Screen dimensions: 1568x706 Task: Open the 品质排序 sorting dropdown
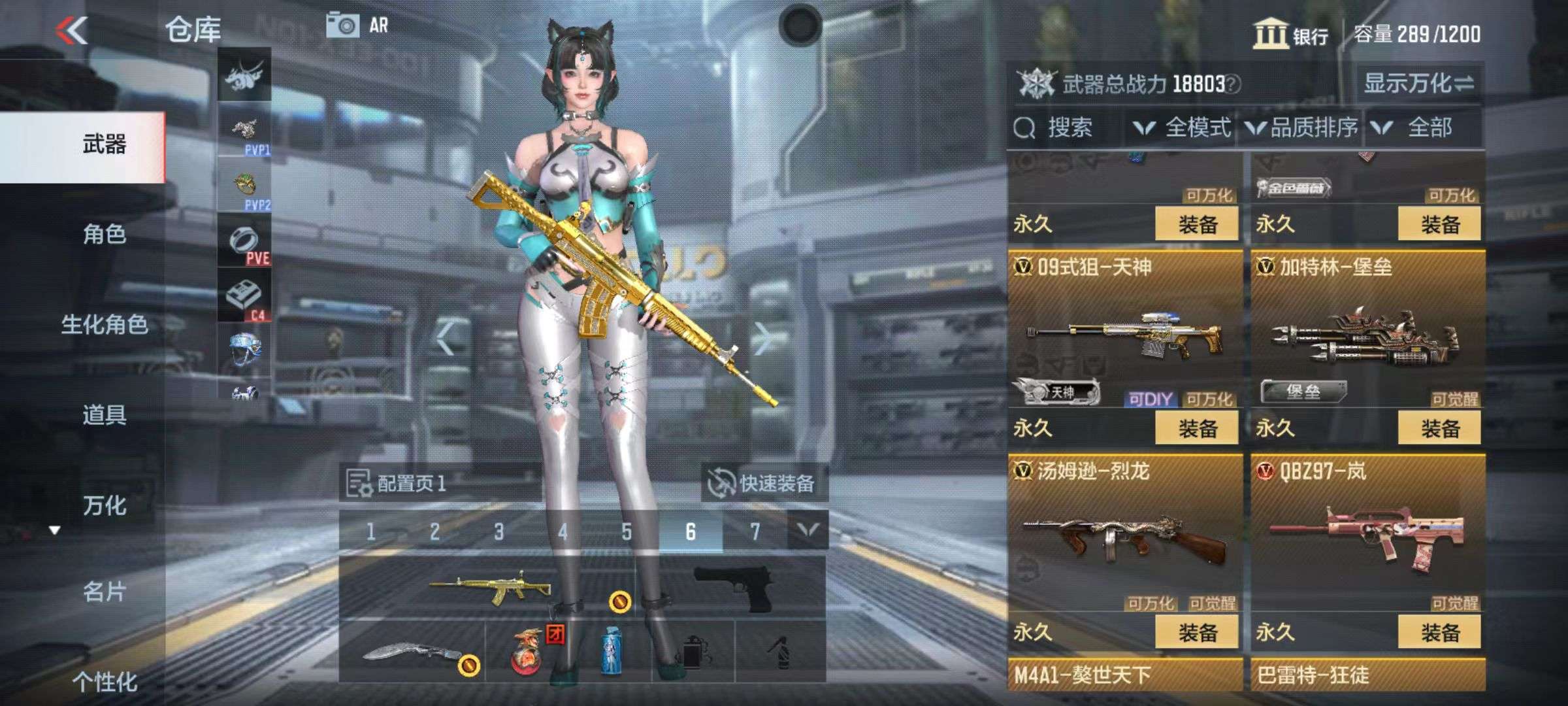pyautogui.click(x=1303, y=127)
